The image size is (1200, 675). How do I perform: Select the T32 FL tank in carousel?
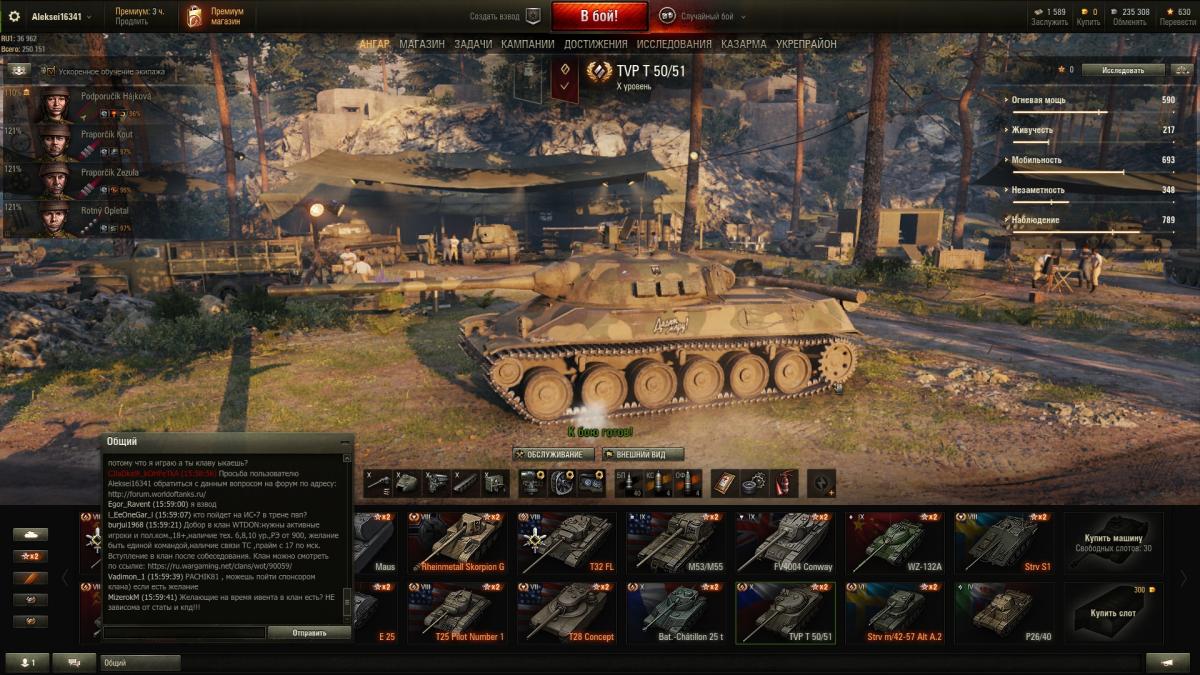coord(569,542)
